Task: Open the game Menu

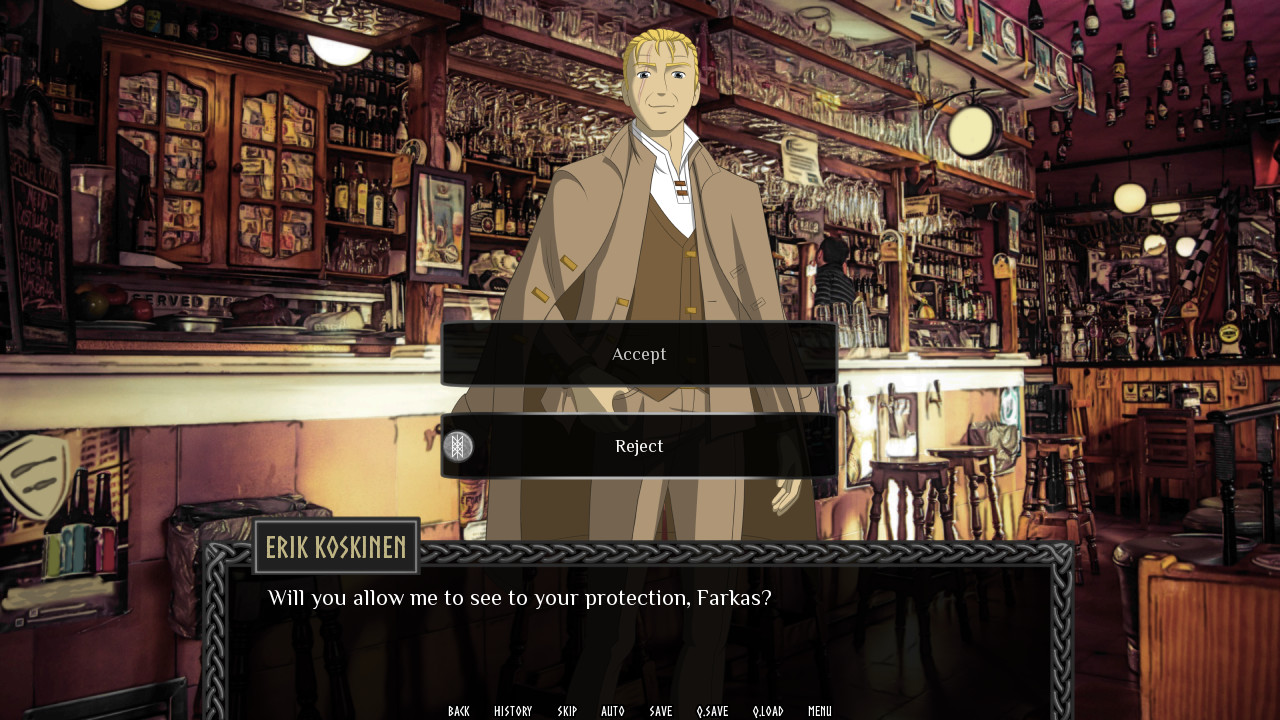Action: (x=820, y=711)
